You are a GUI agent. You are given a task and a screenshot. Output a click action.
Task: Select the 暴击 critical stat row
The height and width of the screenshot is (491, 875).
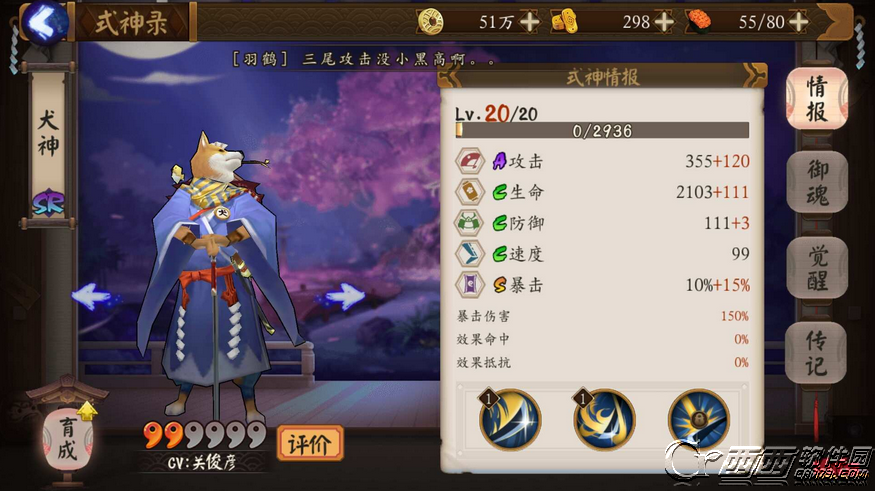(x=602, y=284)
